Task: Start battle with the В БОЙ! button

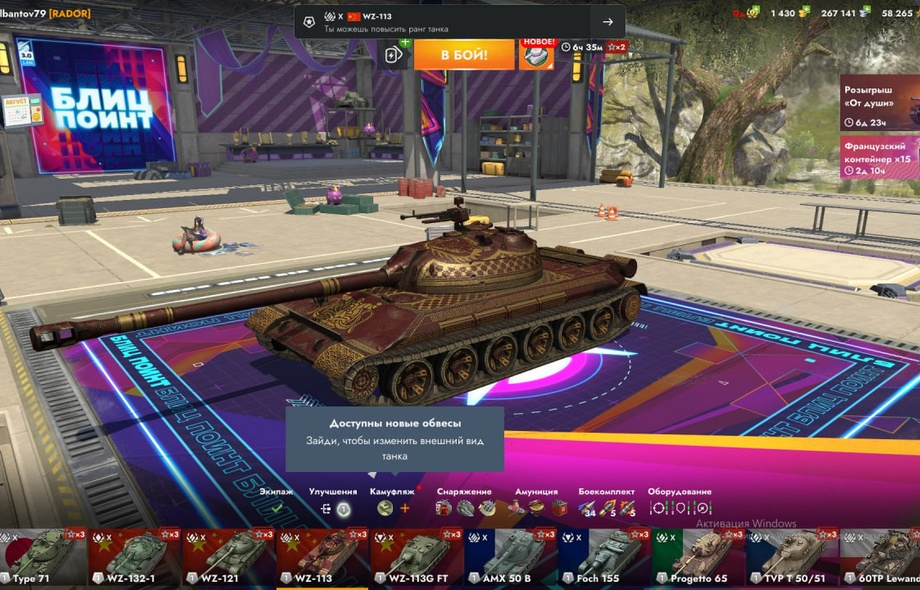Action: click(463, 54)
